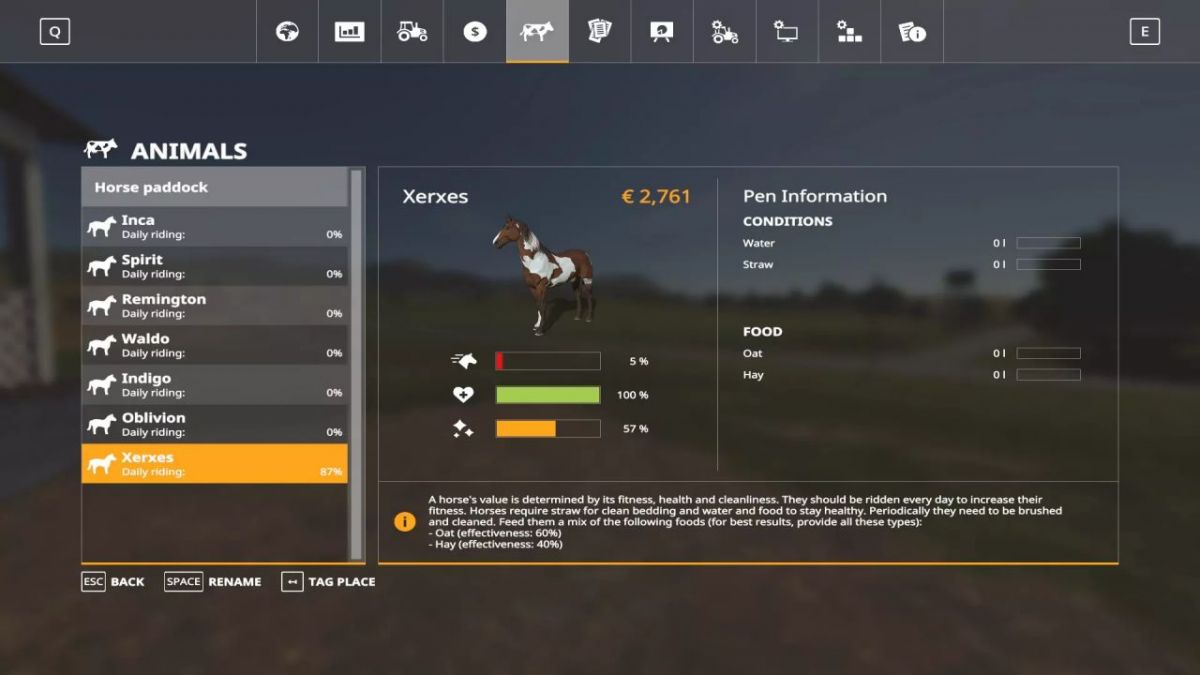Rename the selected horse
Viewport: 1200px width, 675px height.
(213, 581)
